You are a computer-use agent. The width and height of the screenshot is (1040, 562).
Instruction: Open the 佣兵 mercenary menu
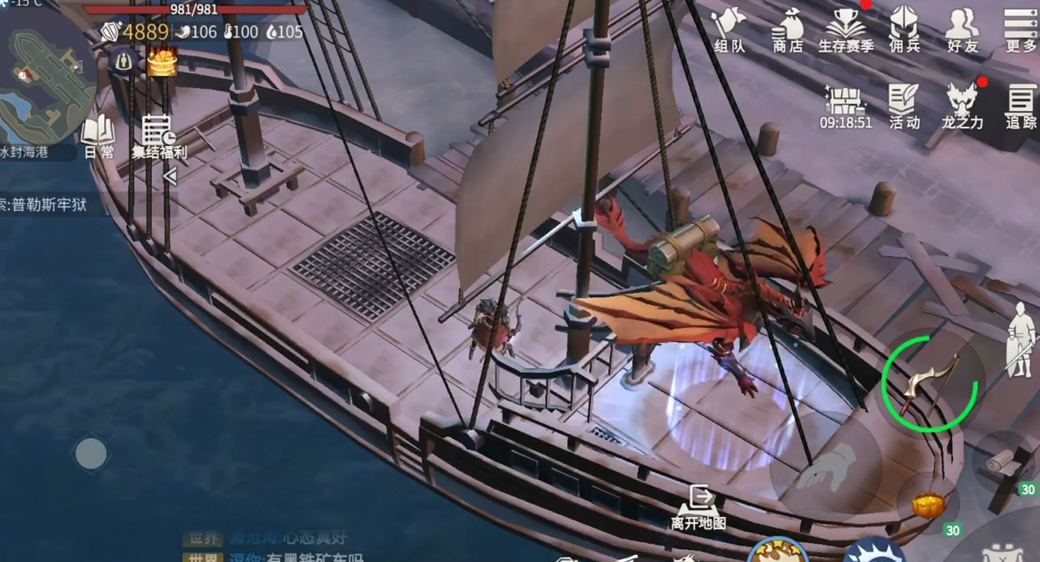coord(904,29)
